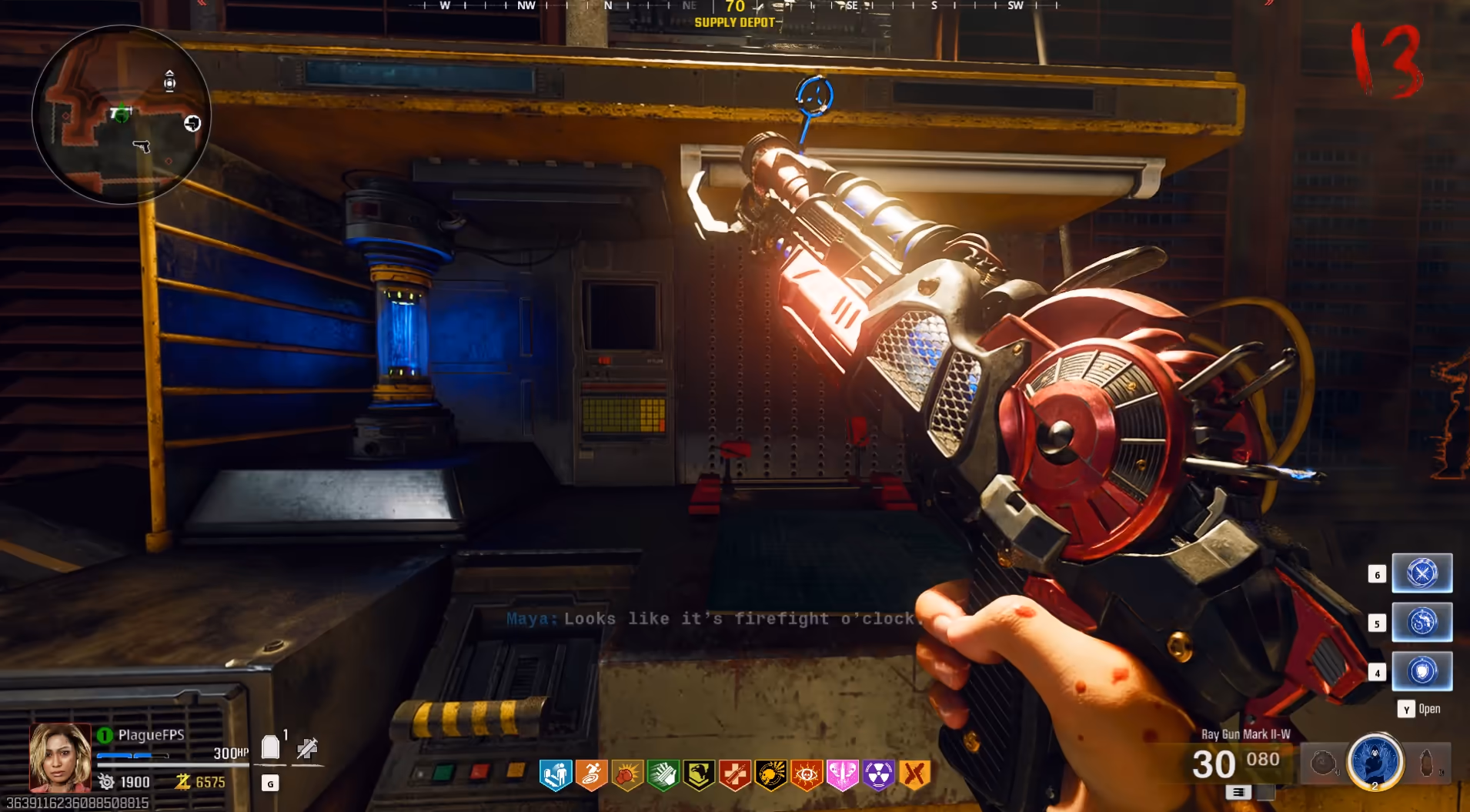
Task: Select the skull-eye Death Perception perk
Action: (x=807, y=775)
